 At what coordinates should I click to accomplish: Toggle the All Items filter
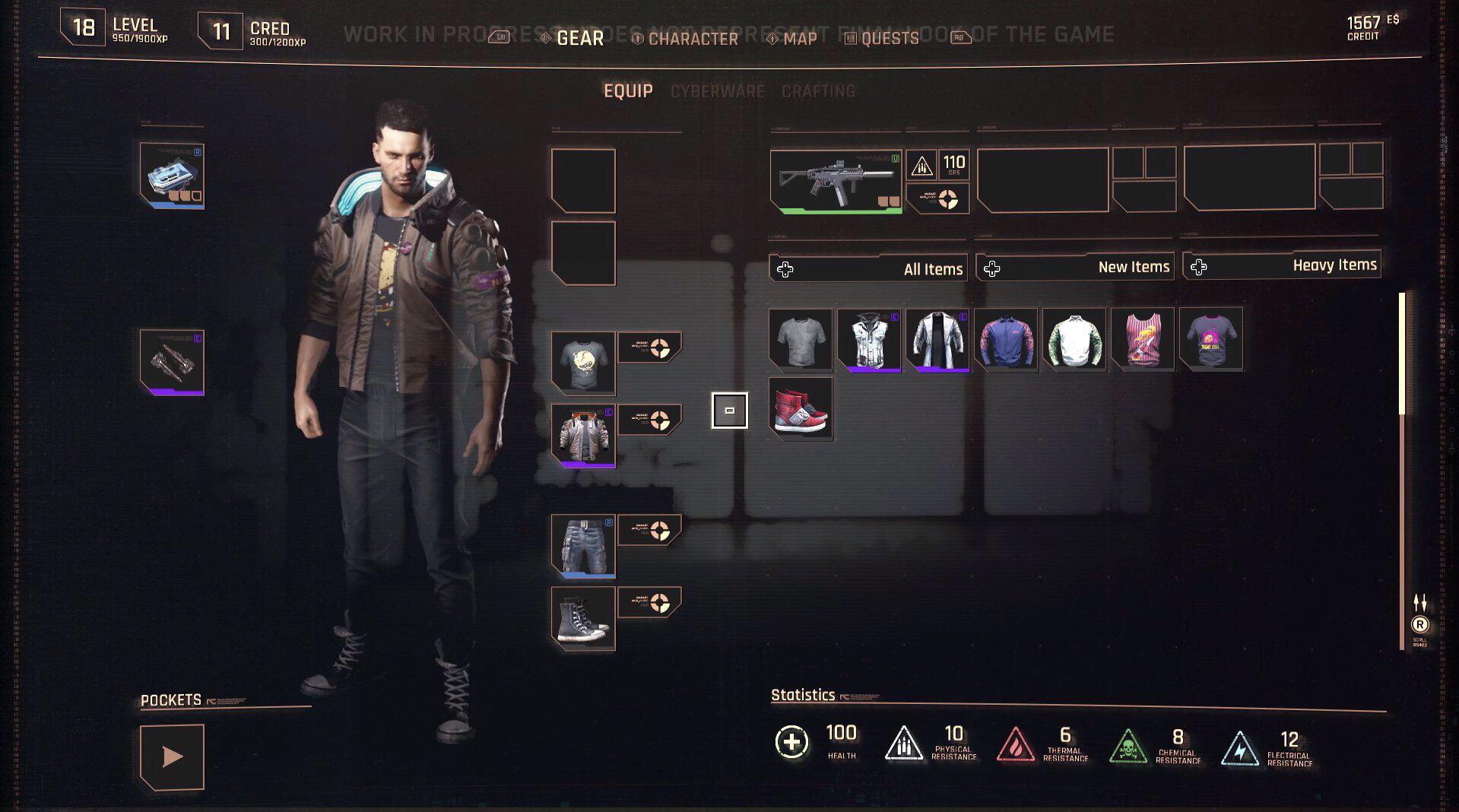click(x=867, y=268)
